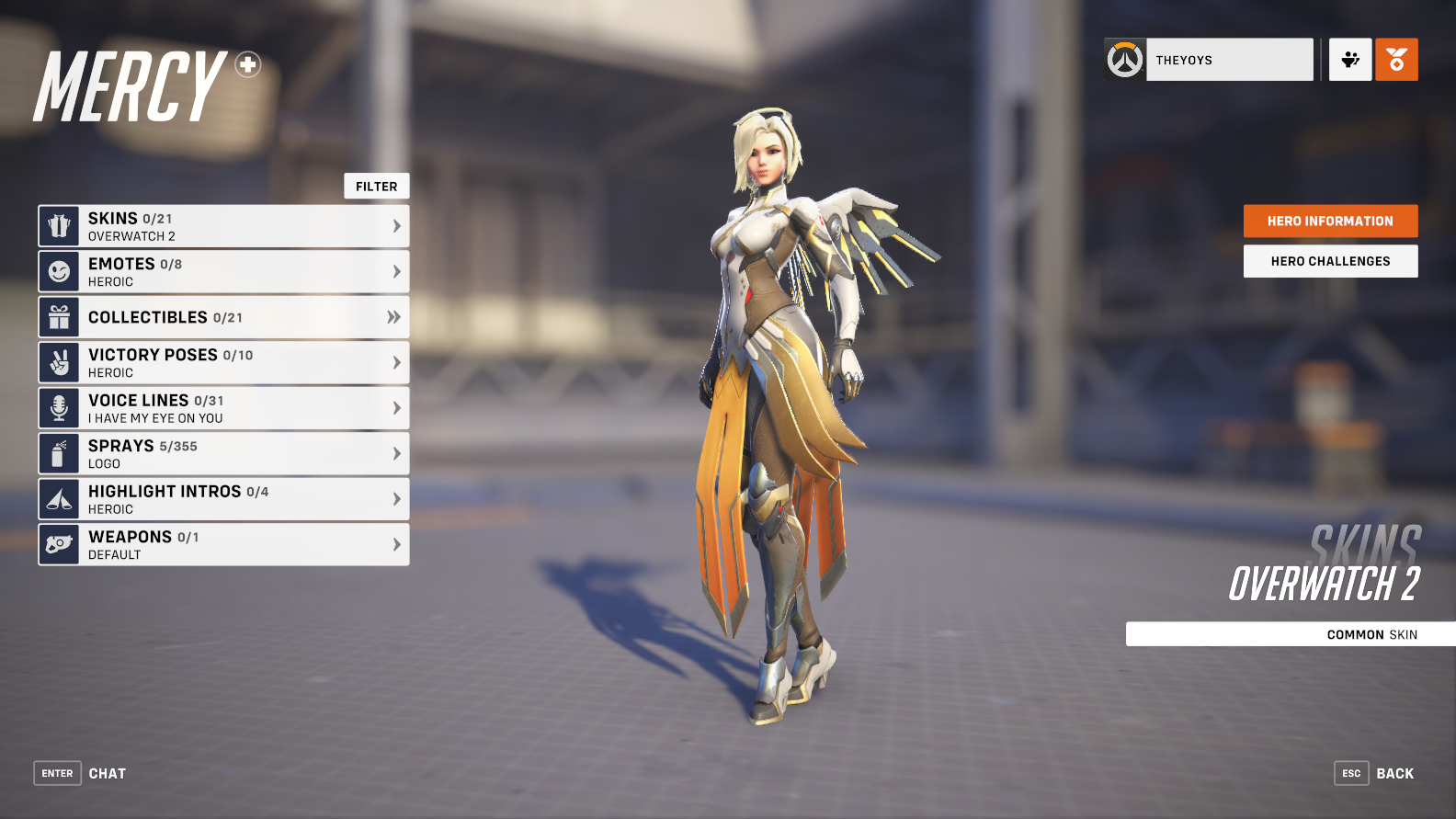
Task: Click the Highlight Intros icon
Action: (59, 498)
